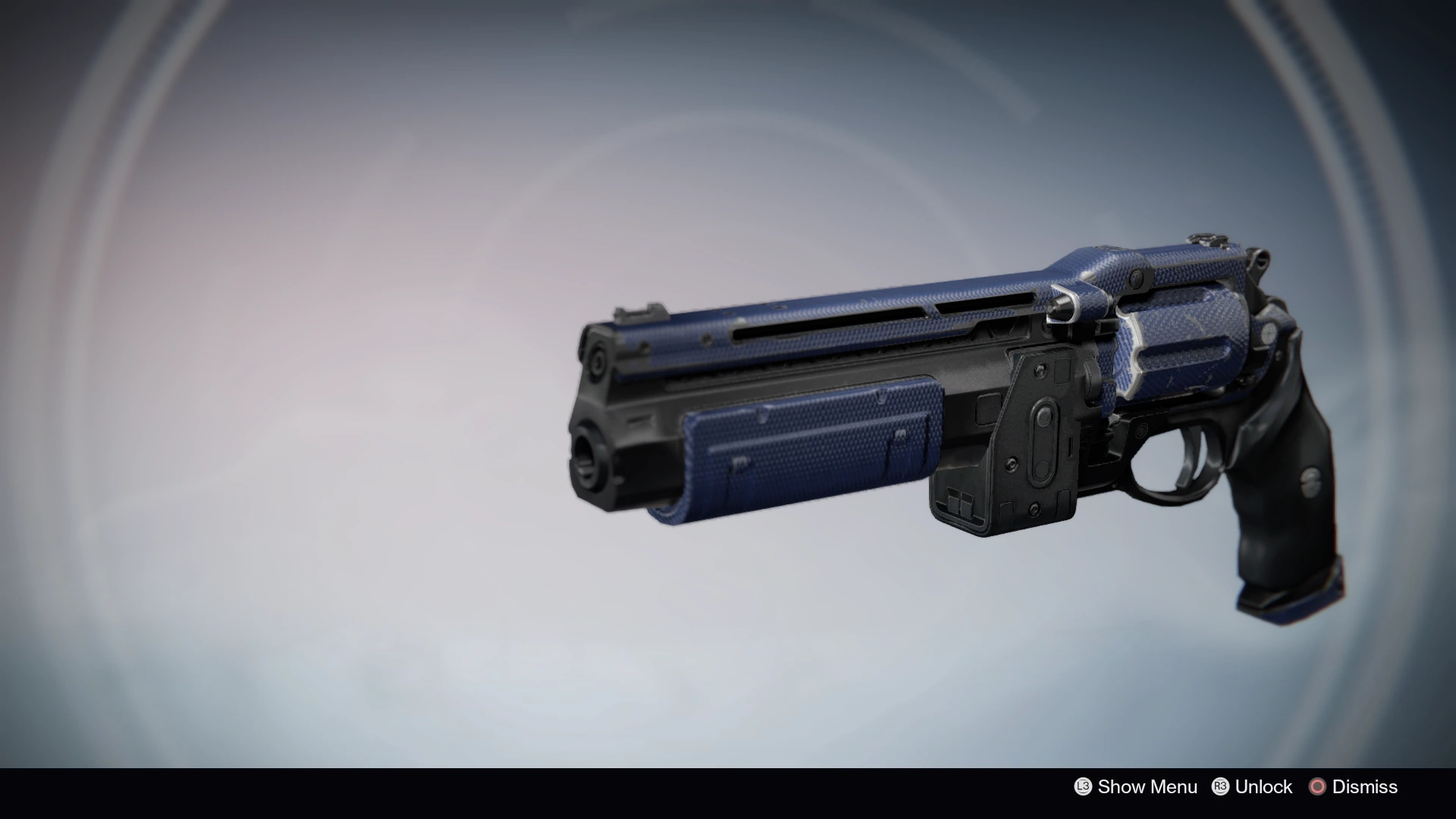Click the L3 stick icon
Screen dimensions: 1456x819
pos(1083,787)
